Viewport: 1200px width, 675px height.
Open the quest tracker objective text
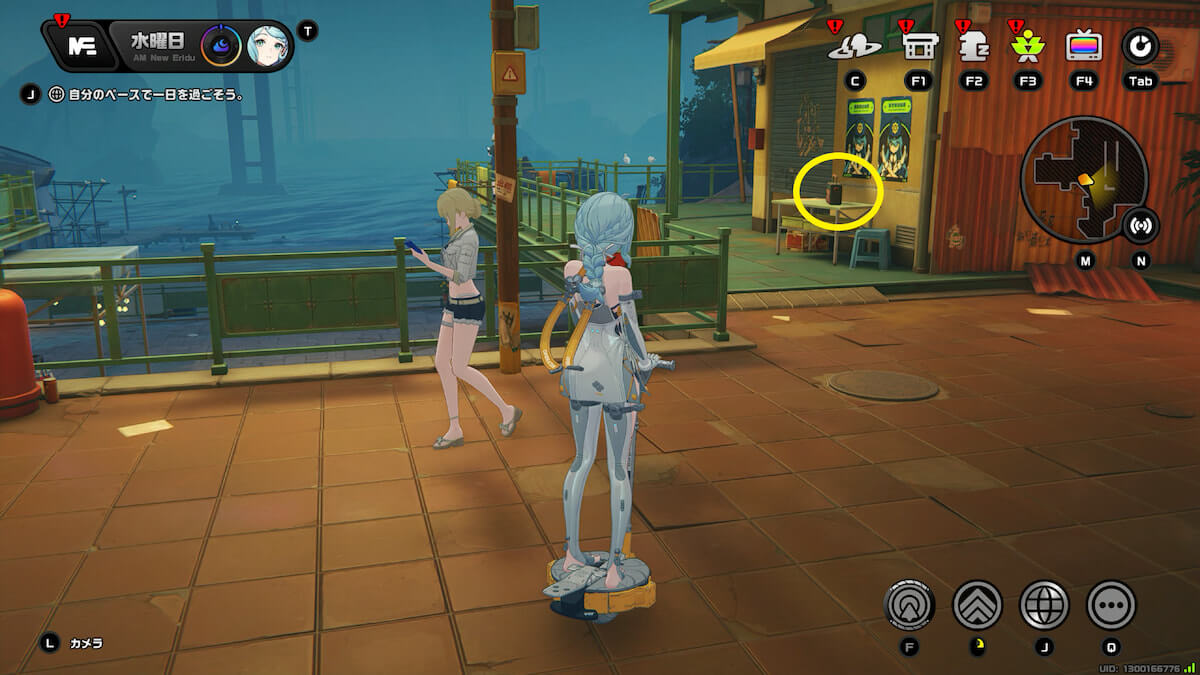pyautogui.click(x=144, y=95)
